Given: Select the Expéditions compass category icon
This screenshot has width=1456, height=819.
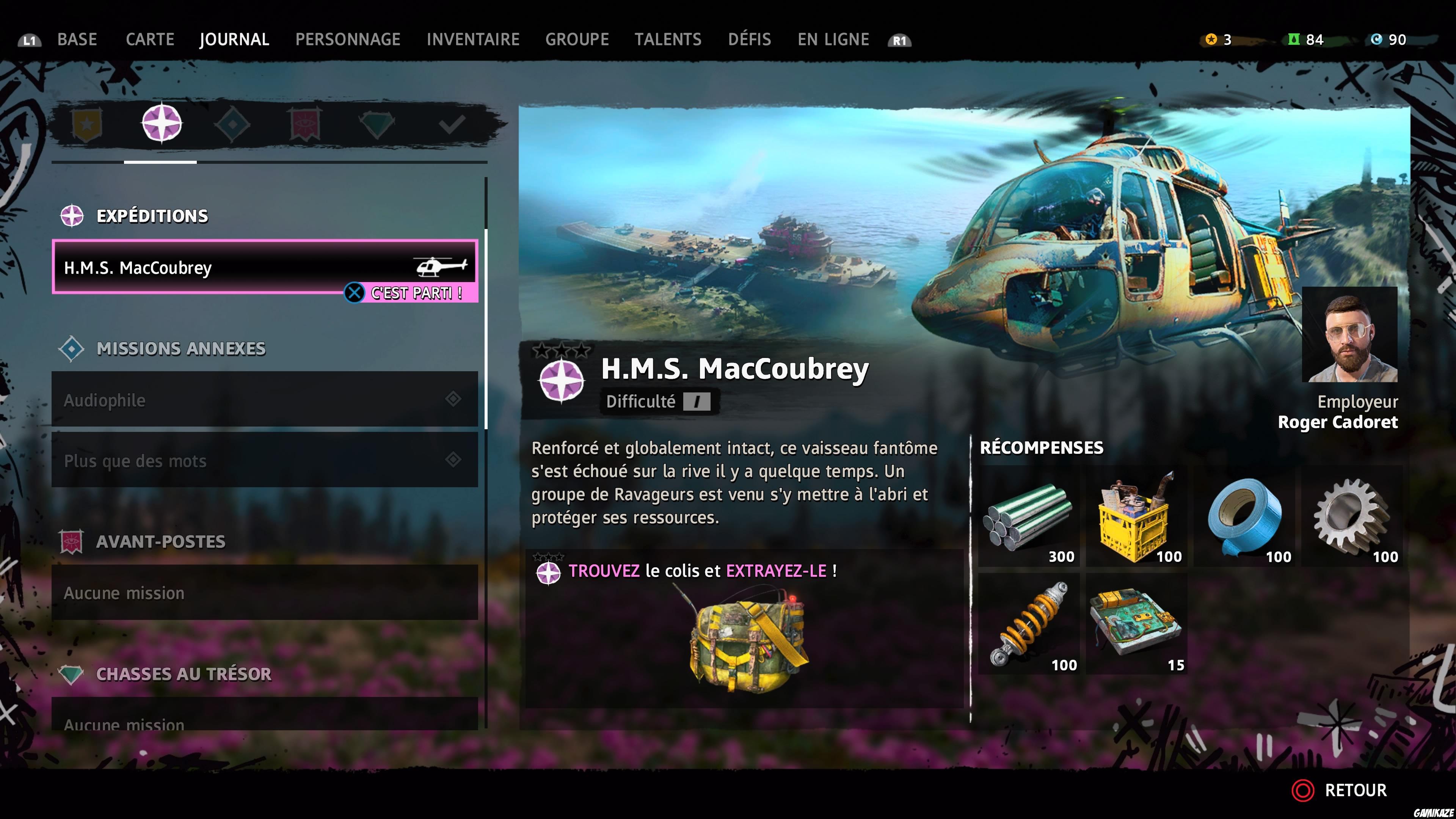Looking at the screenshot, I should pos(162,123).
